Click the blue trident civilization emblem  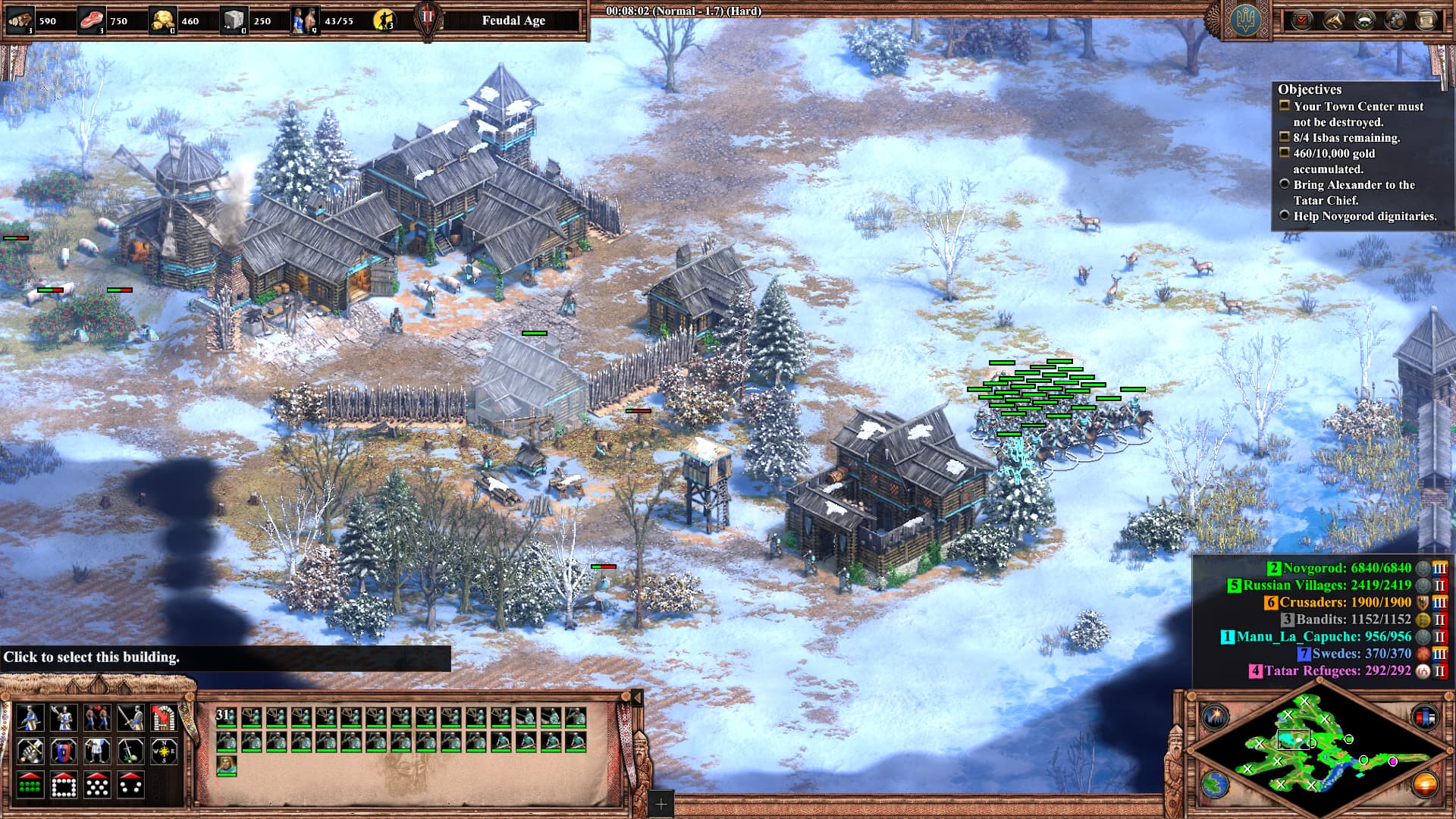(1247, 20)
